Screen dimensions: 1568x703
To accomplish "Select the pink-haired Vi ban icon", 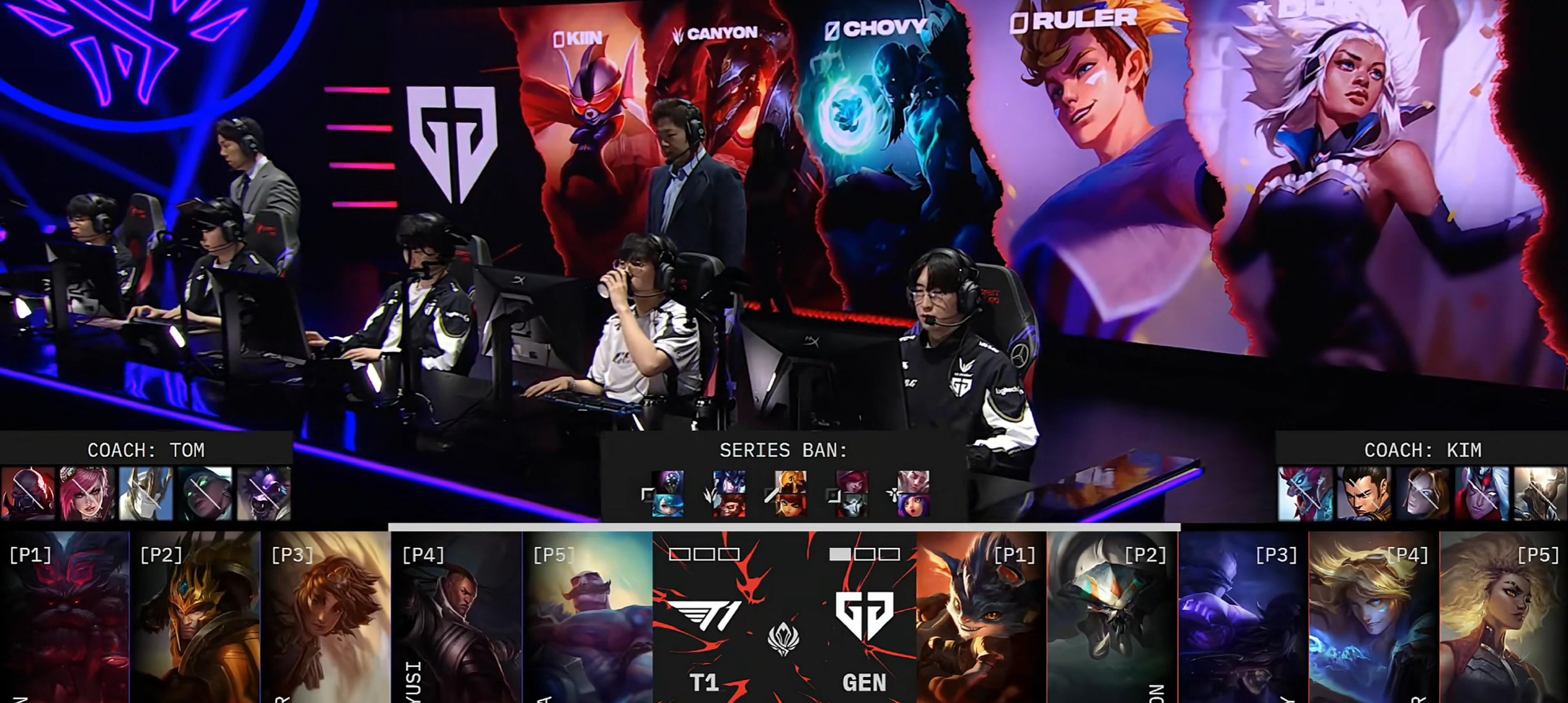I will [87, 493].
